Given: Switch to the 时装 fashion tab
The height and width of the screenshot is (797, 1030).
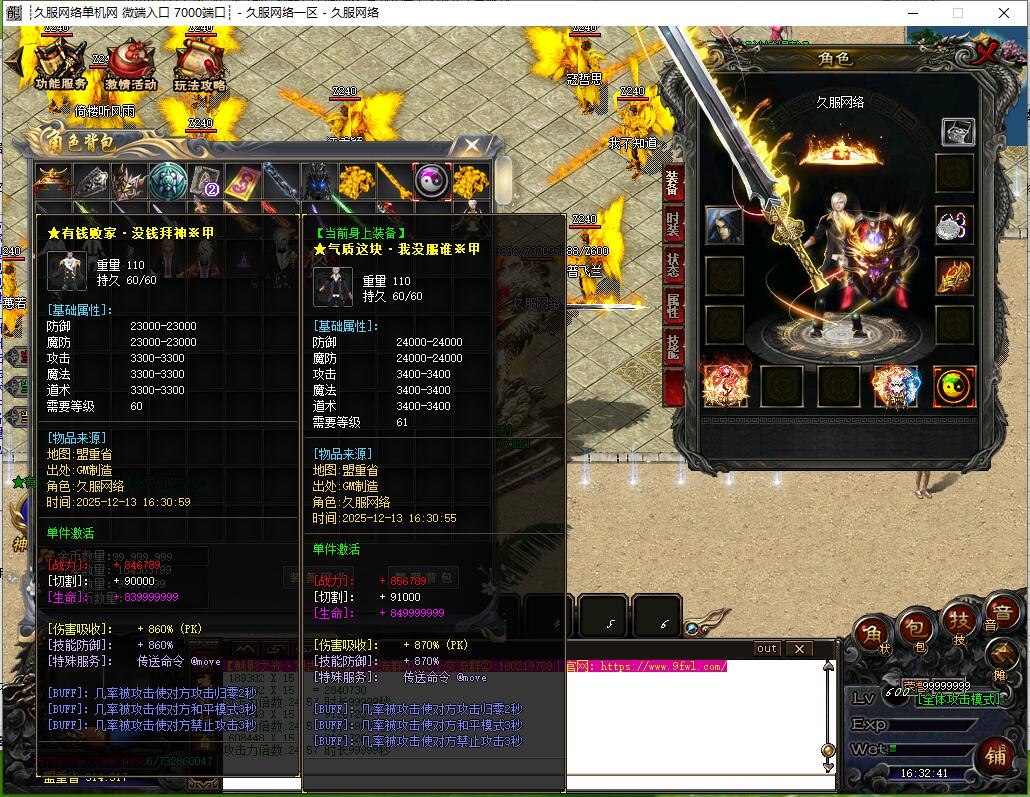Looking at the screenshot, I should 673,226.
